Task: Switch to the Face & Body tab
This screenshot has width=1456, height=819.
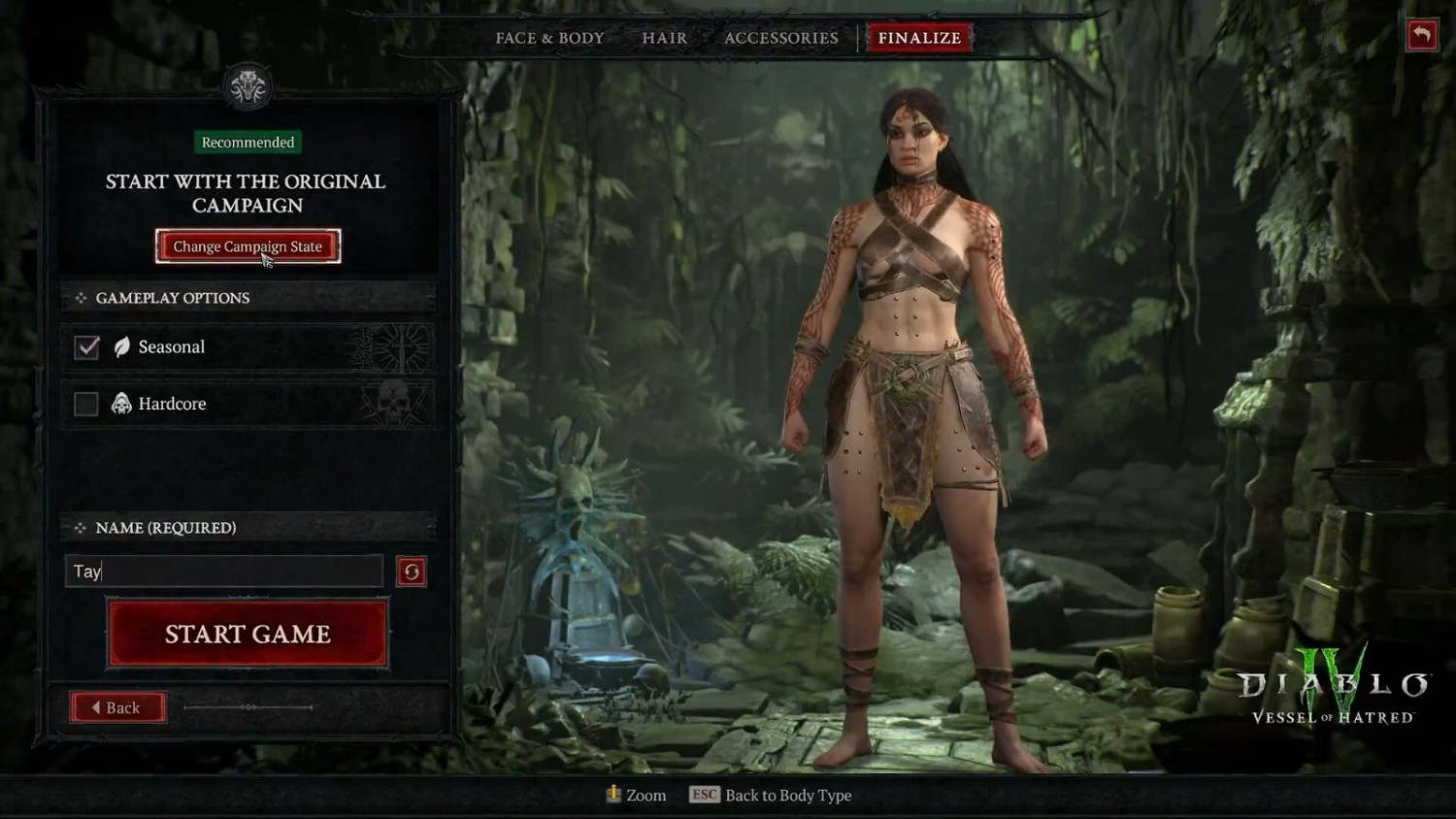Action: (x=549, y=38)
